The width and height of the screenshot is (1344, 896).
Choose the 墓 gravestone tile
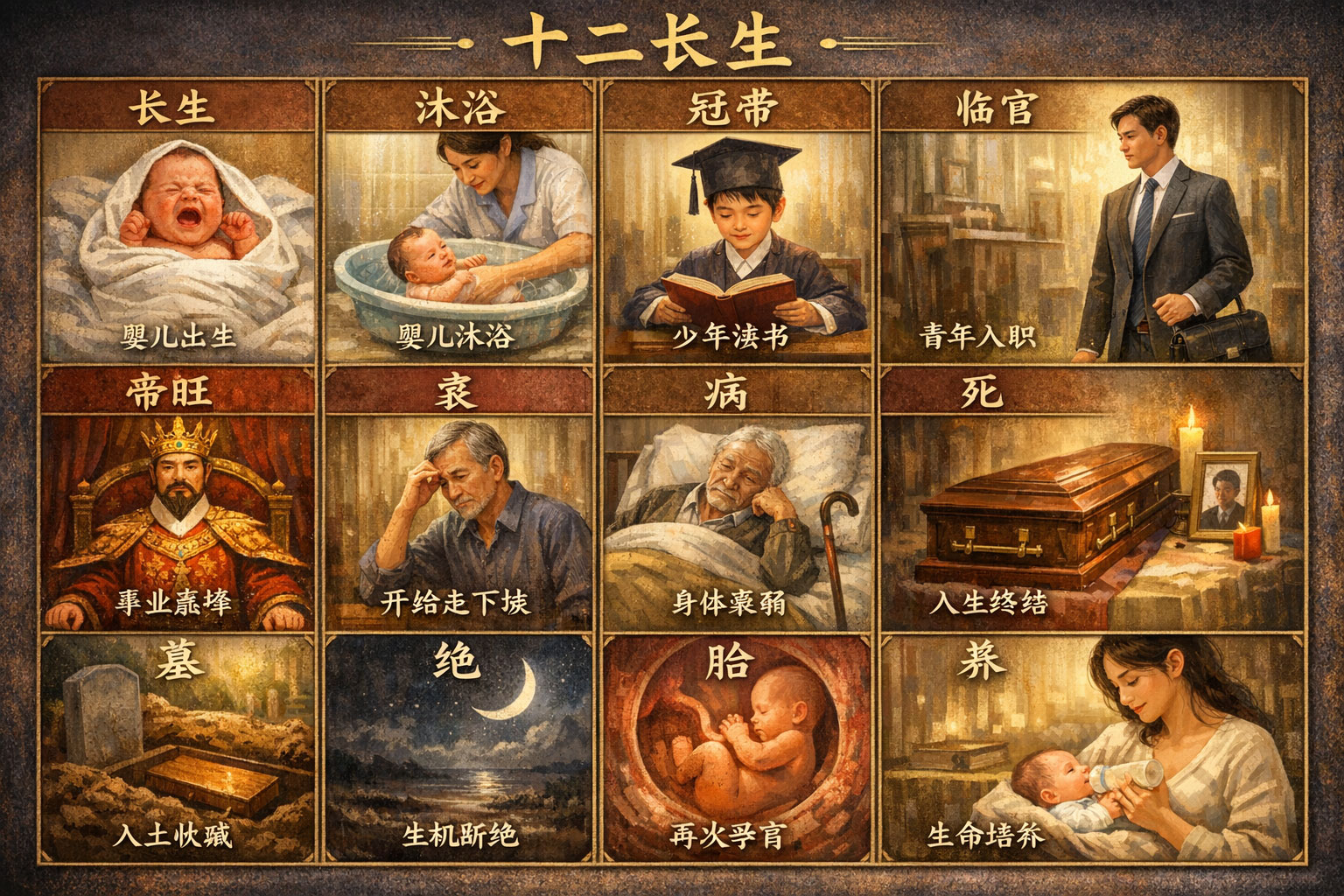(x=178, y=752)
